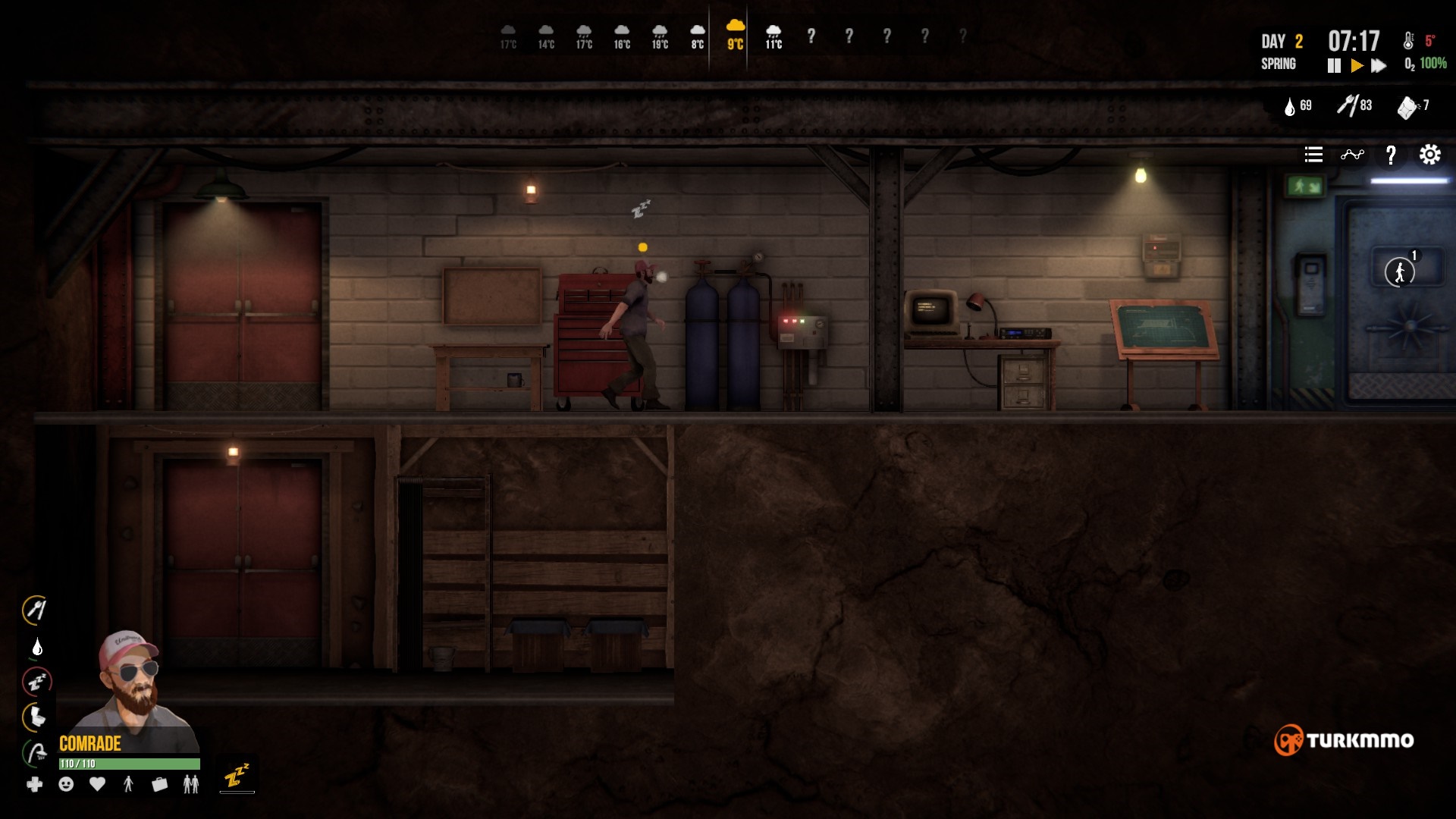Click the tiredness need icon
The width and height of the screenshot is (1456, 819).
36,681
